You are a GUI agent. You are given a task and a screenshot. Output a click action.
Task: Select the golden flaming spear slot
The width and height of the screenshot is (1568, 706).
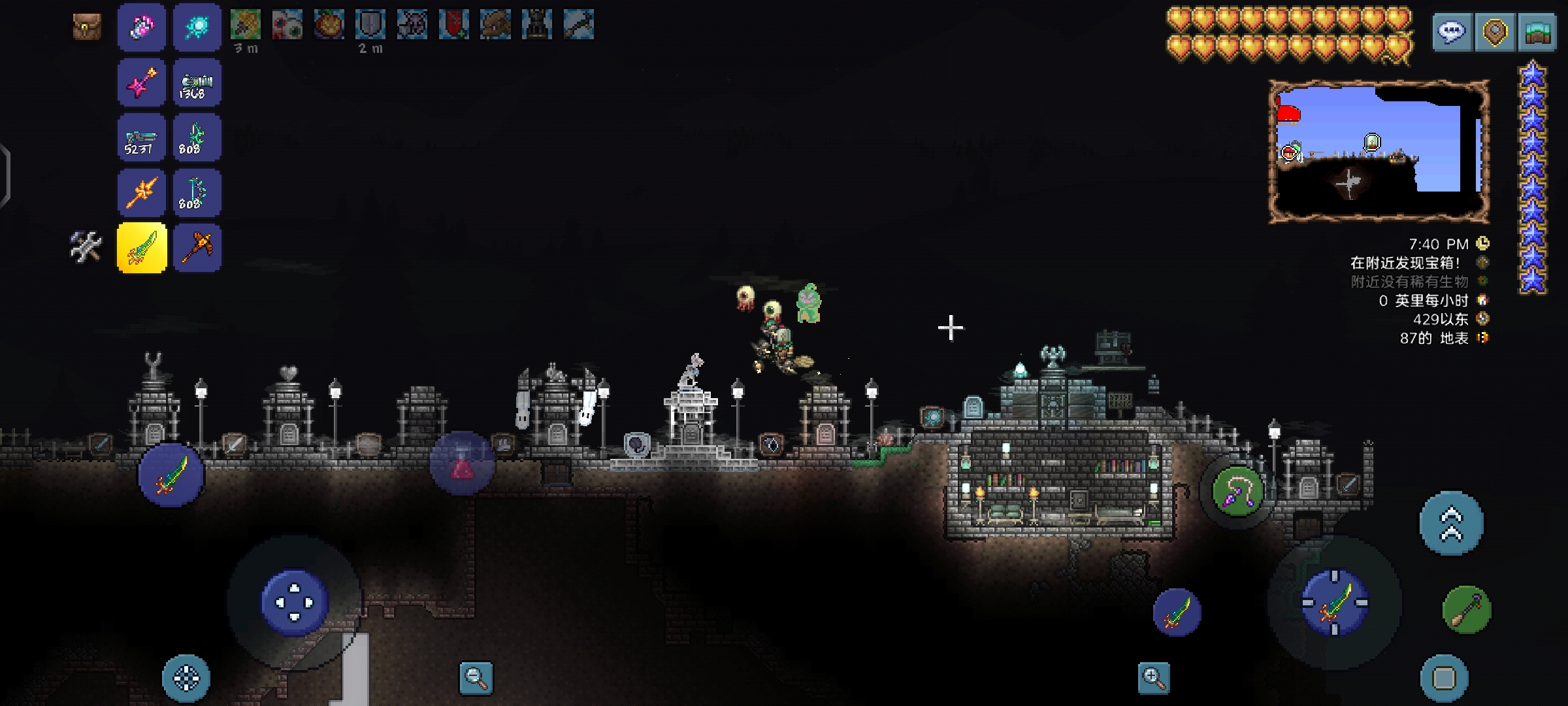(x=142, y=193)
